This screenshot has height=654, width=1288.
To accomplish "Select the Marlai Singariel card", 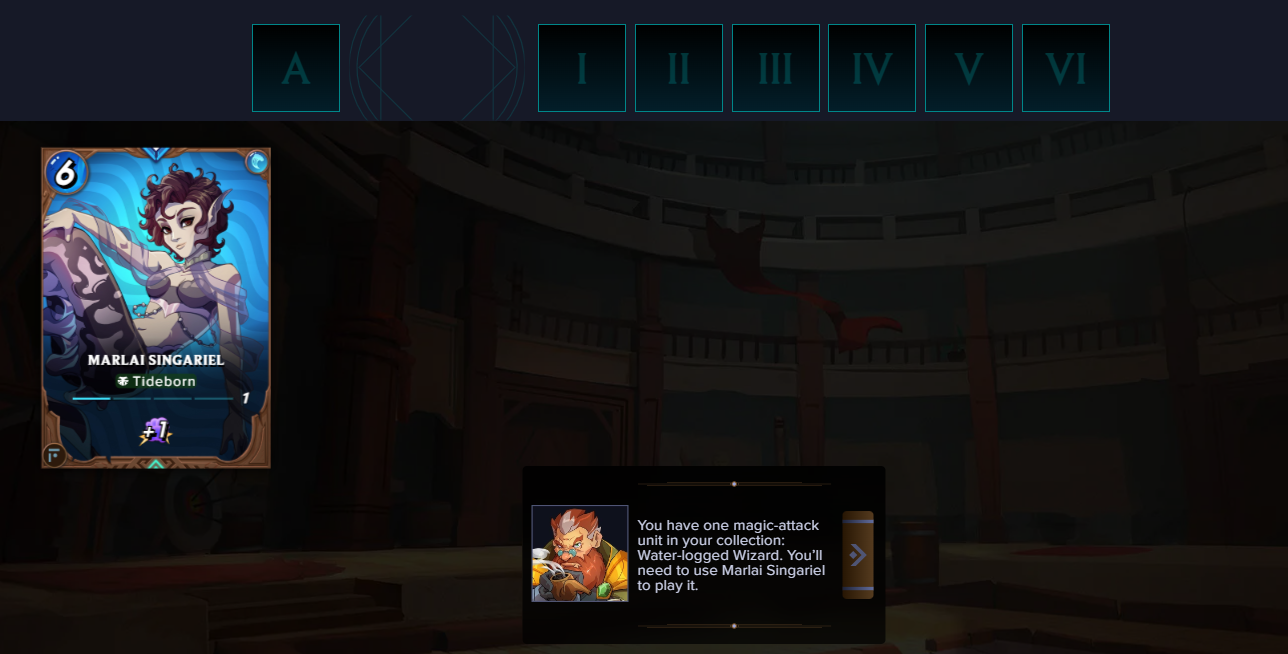I will [156, 308].
